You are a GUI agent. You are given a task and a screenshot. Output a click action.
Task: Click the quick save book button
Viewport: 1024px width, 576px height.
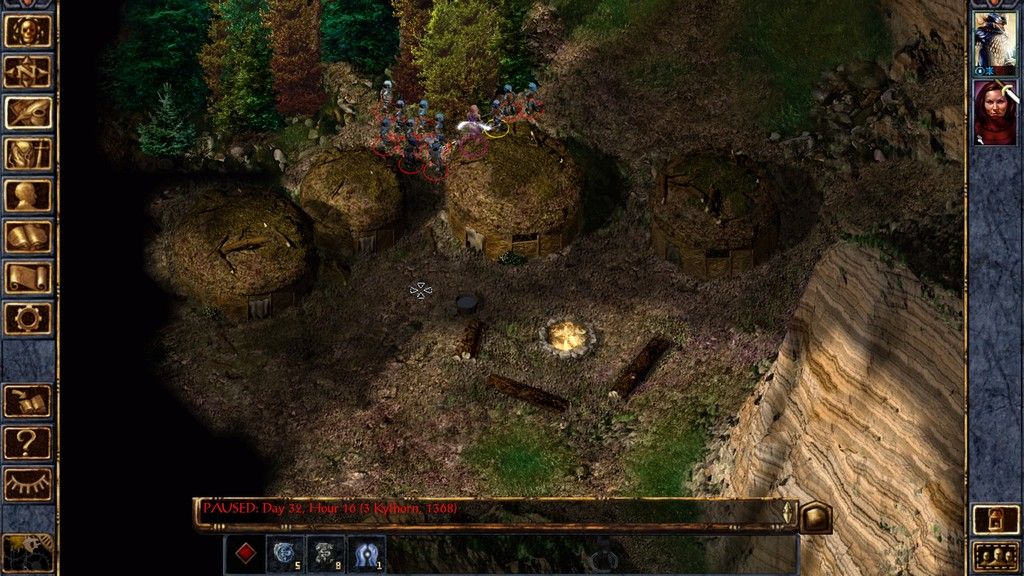pyautogui.click(x=28, y=401)
